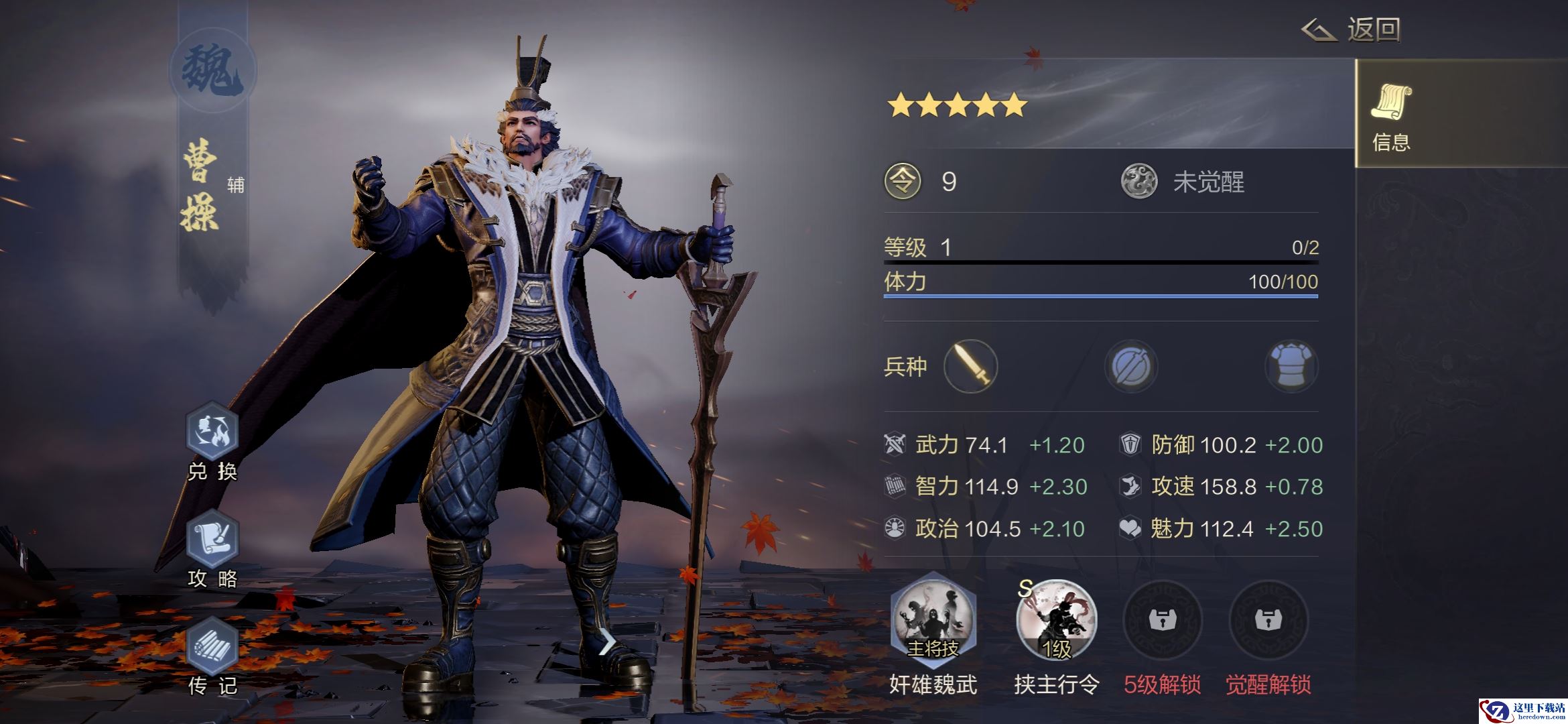Switch to the 信息 tab
The image size is (1568, 724).
point(1391,114)
